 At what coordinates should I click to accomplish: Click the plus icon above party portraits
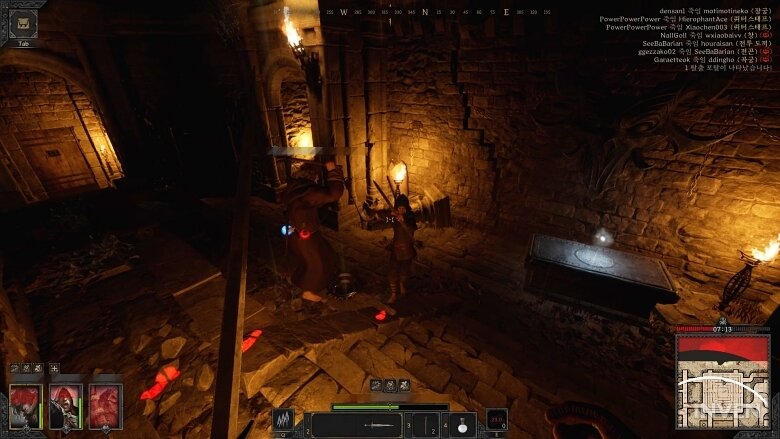[54, 368]
